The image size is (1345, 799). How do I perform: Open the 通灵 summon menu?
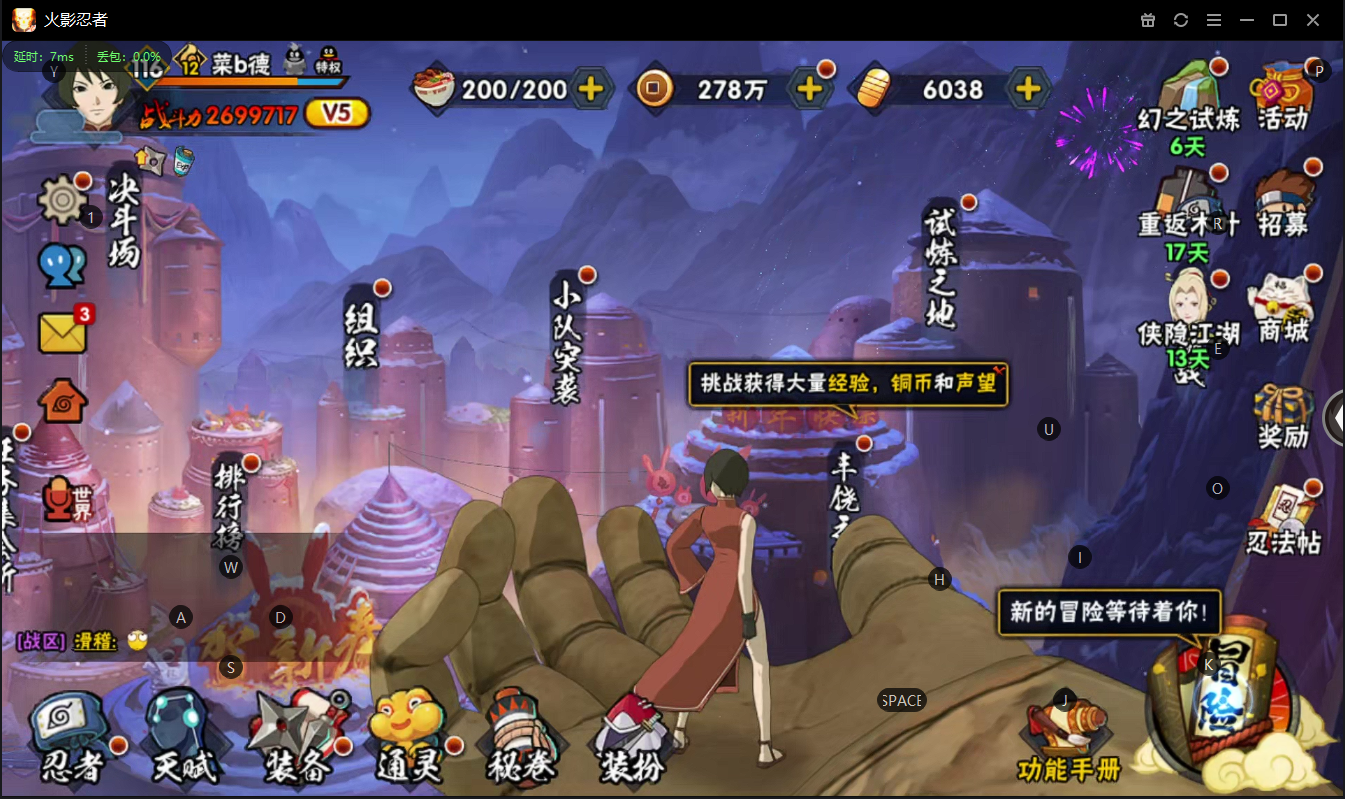[x=408, y=739]
